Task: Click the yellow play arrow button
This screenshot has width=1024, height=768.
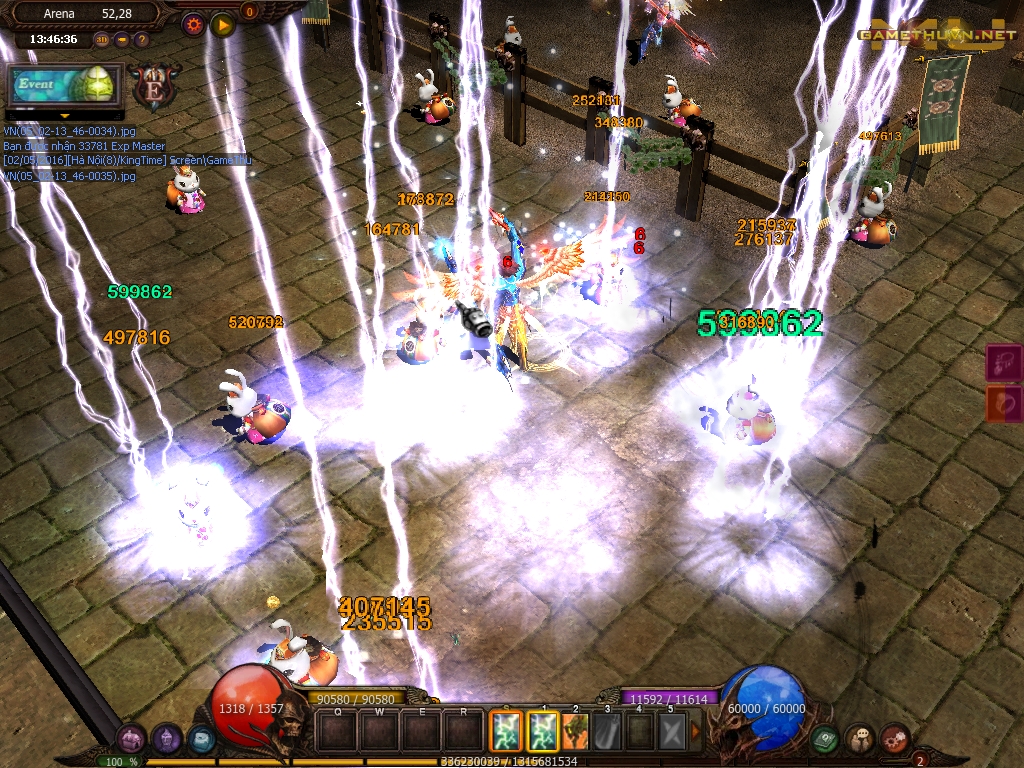Action: [x=222, y=22]
